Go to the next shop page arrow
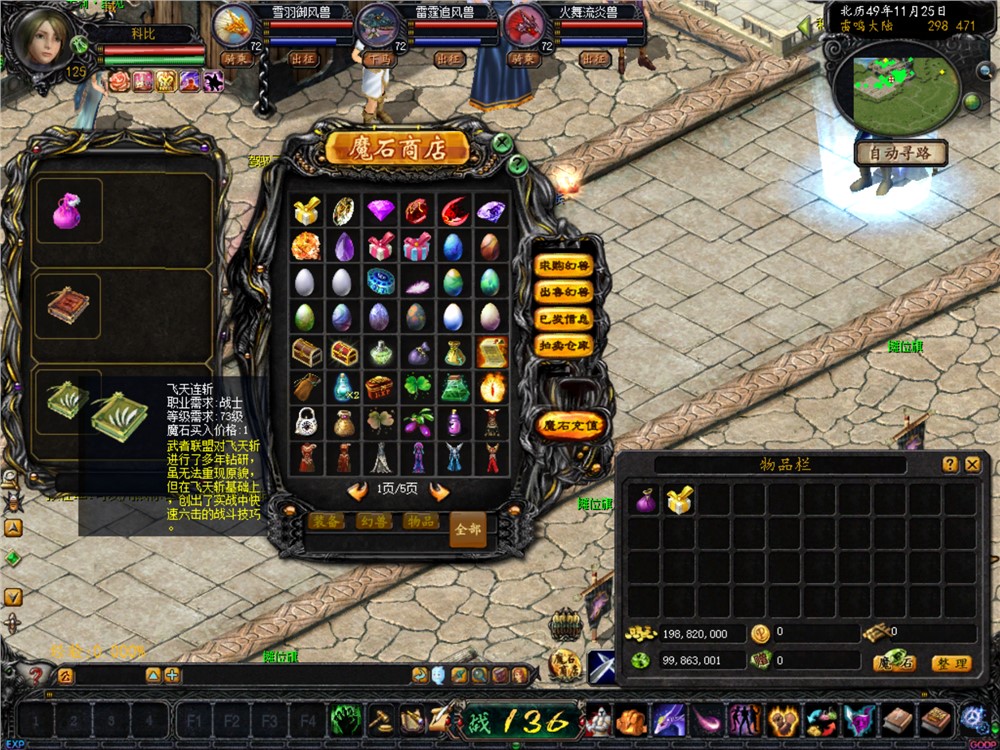Screen dimensions: 1000x750 point(438,491)
